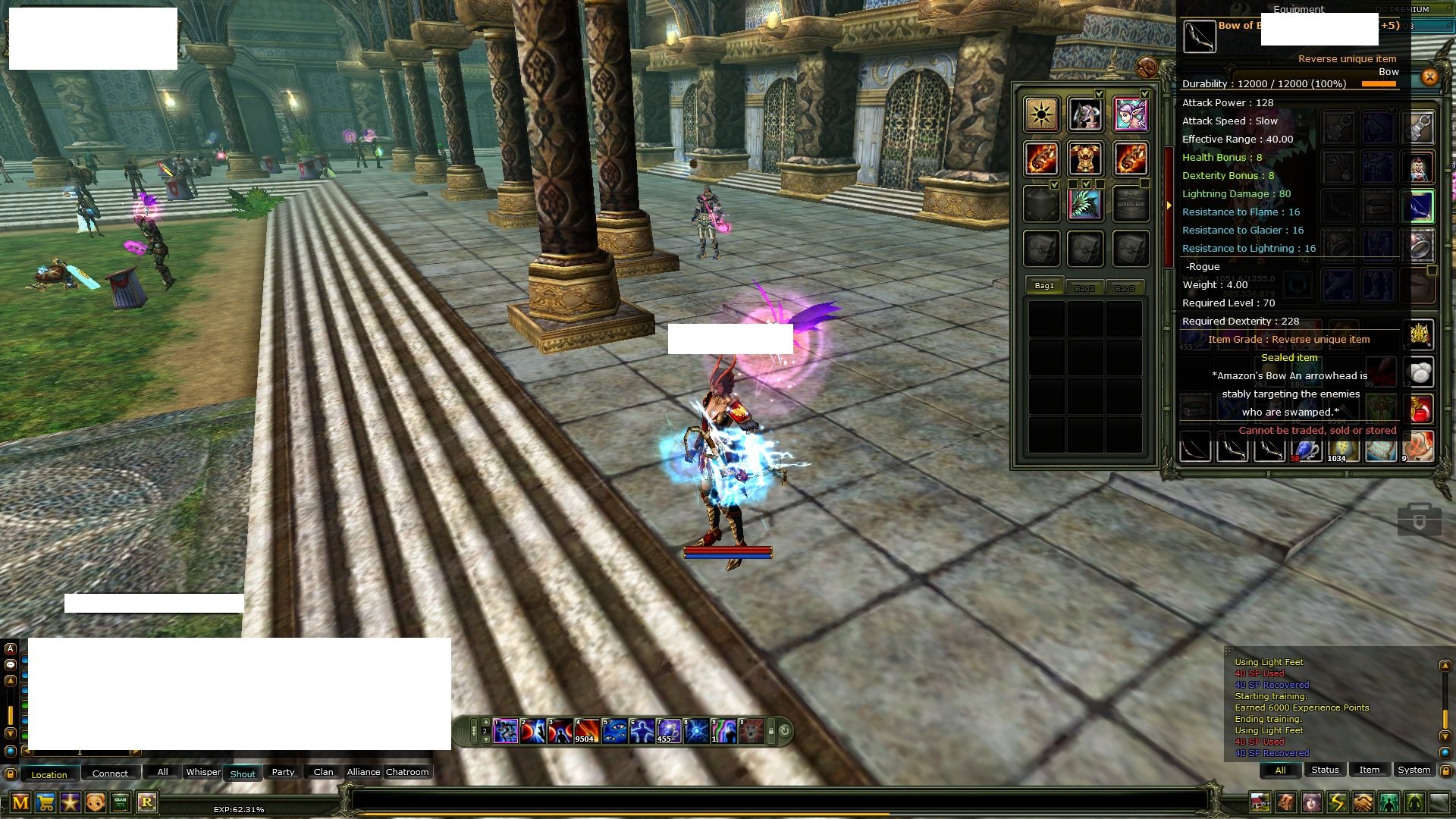Toggle the chat lock padlock bottom-left
Image resolution: width=1456 pixels, height=819 pixels.
(10, 773)
